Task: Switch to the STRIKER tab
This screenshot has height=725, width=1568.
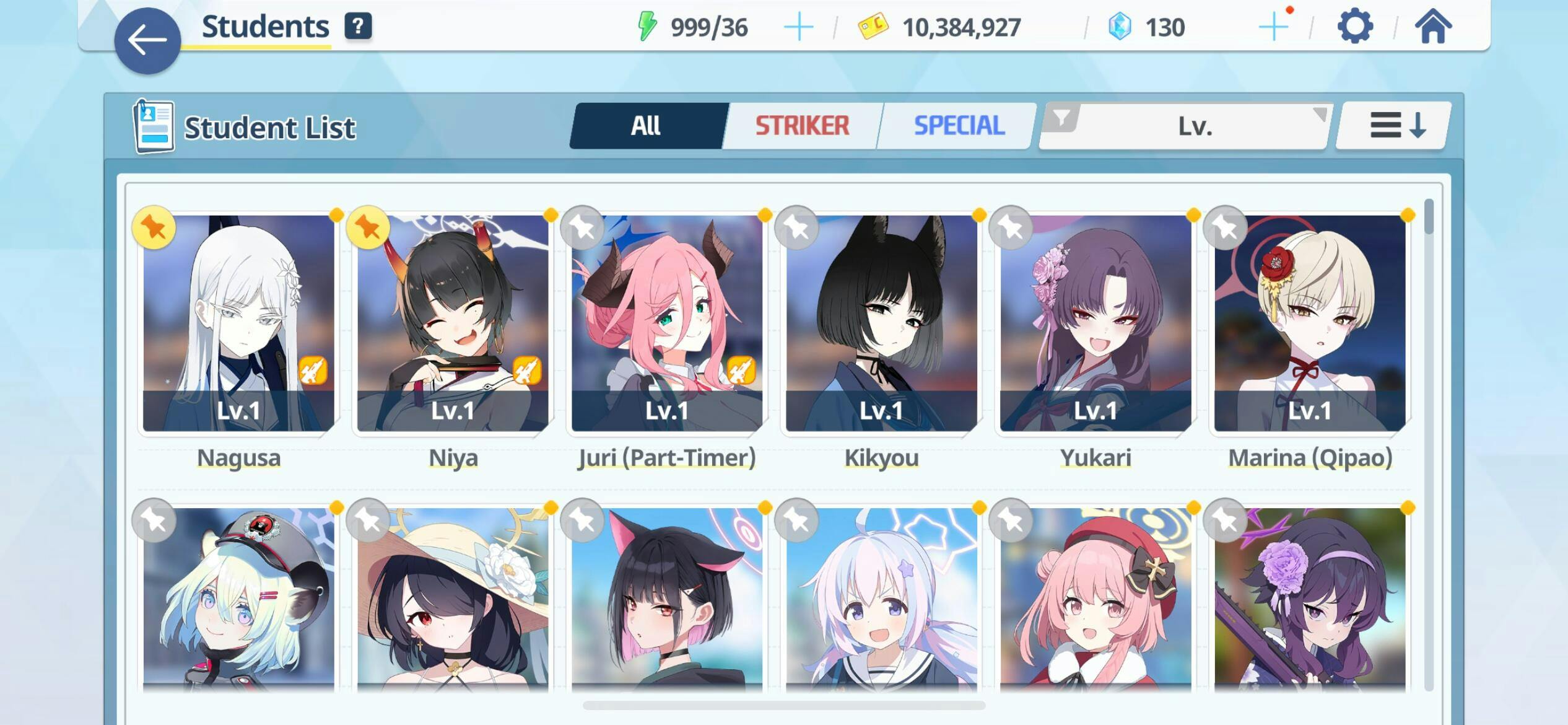Action: pyautogui.click(x=802, y=126)
